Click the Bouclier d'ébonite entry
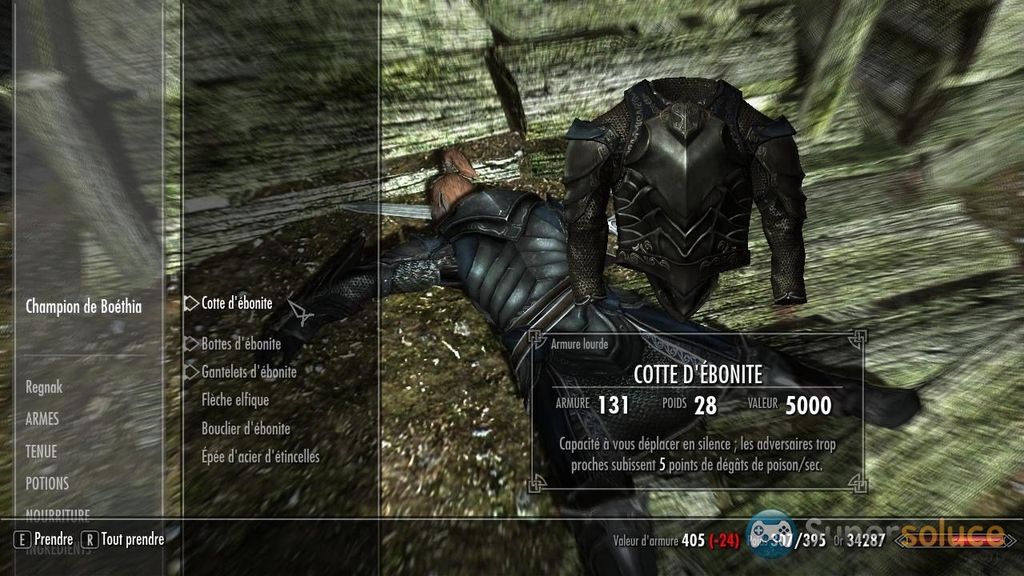This screenshot has height=576, width=1024. pyautogui.click(x=246, y=428)
